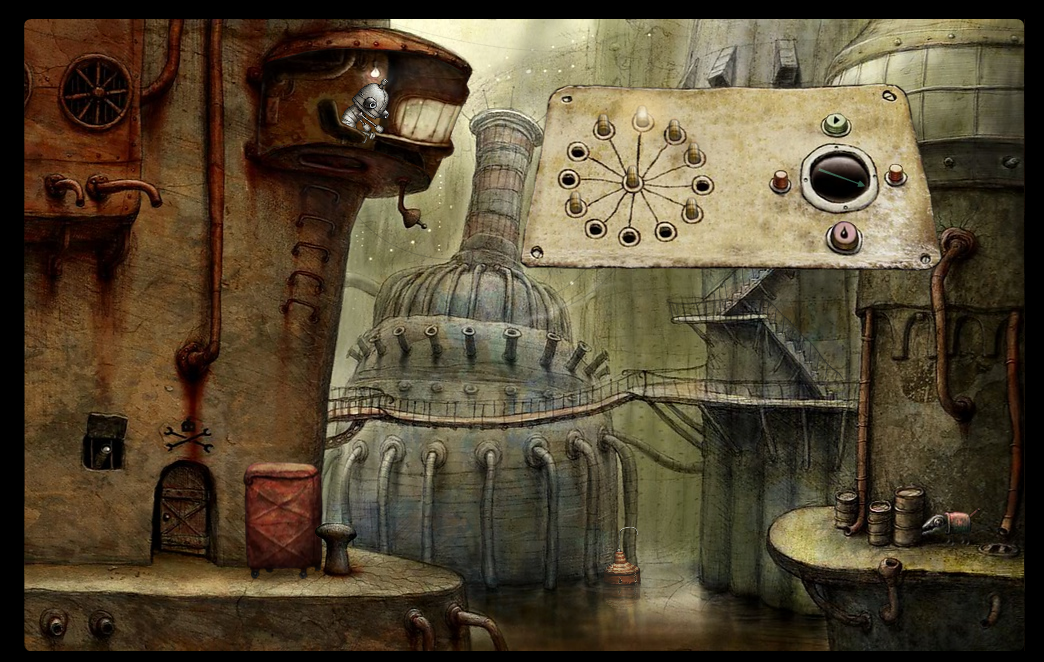The width and height of the screenshot is (1044, 662).
Task: Click the red button left of the dial
Action: tap(780, 181)
